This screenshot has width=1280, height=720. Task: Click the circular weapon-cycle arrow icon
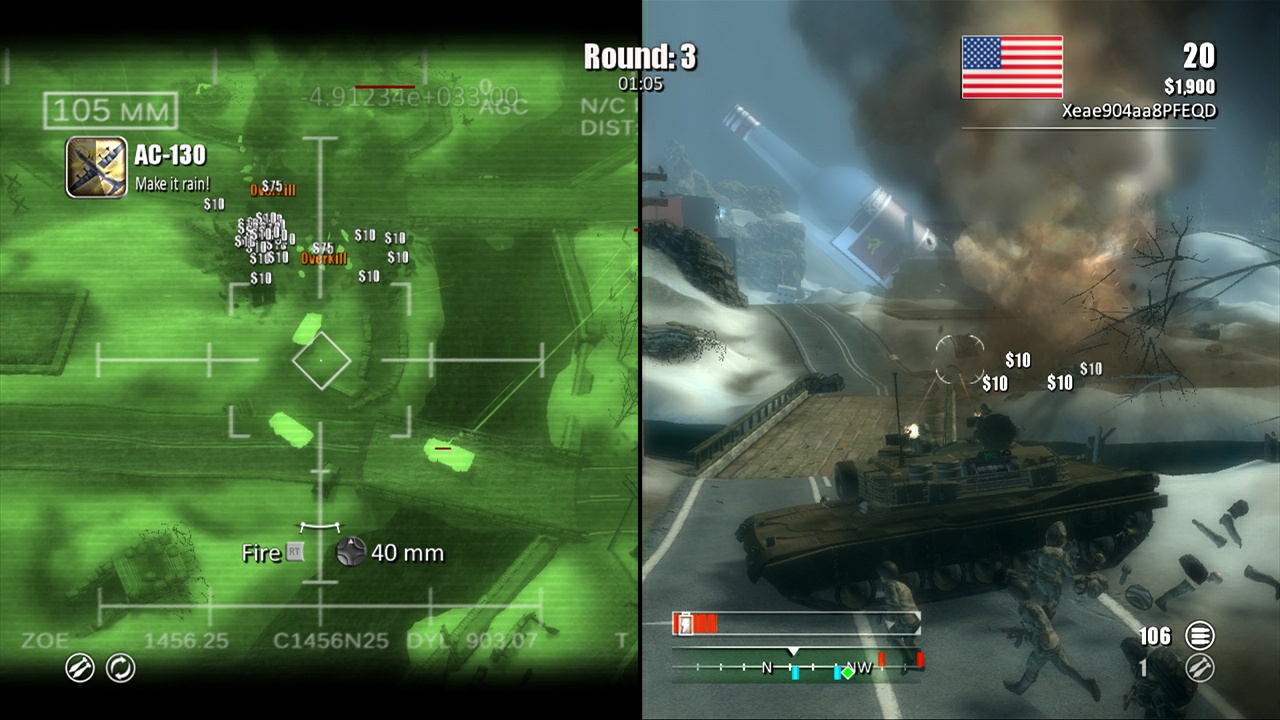(x=119, y=668)
